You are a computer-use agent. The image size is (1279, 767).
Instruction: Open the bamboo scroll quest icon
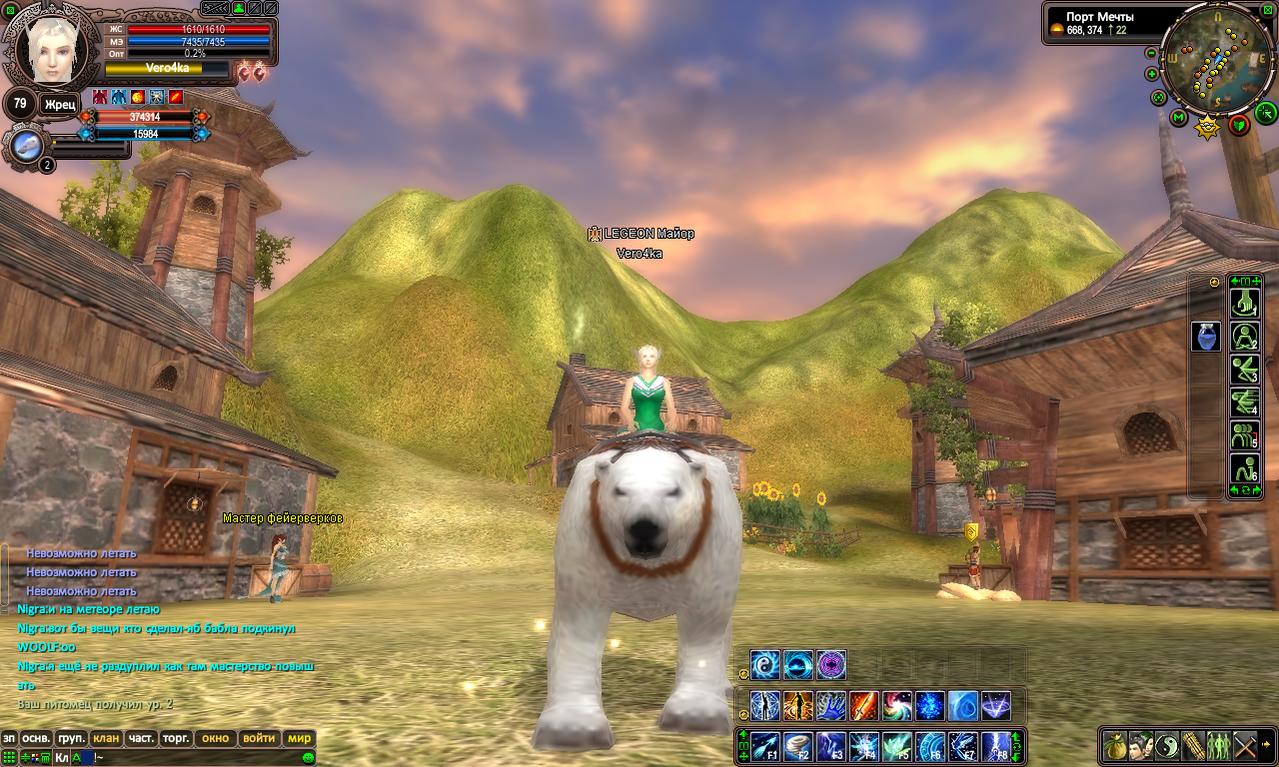pyautogui.click(x=1193, y=746)
